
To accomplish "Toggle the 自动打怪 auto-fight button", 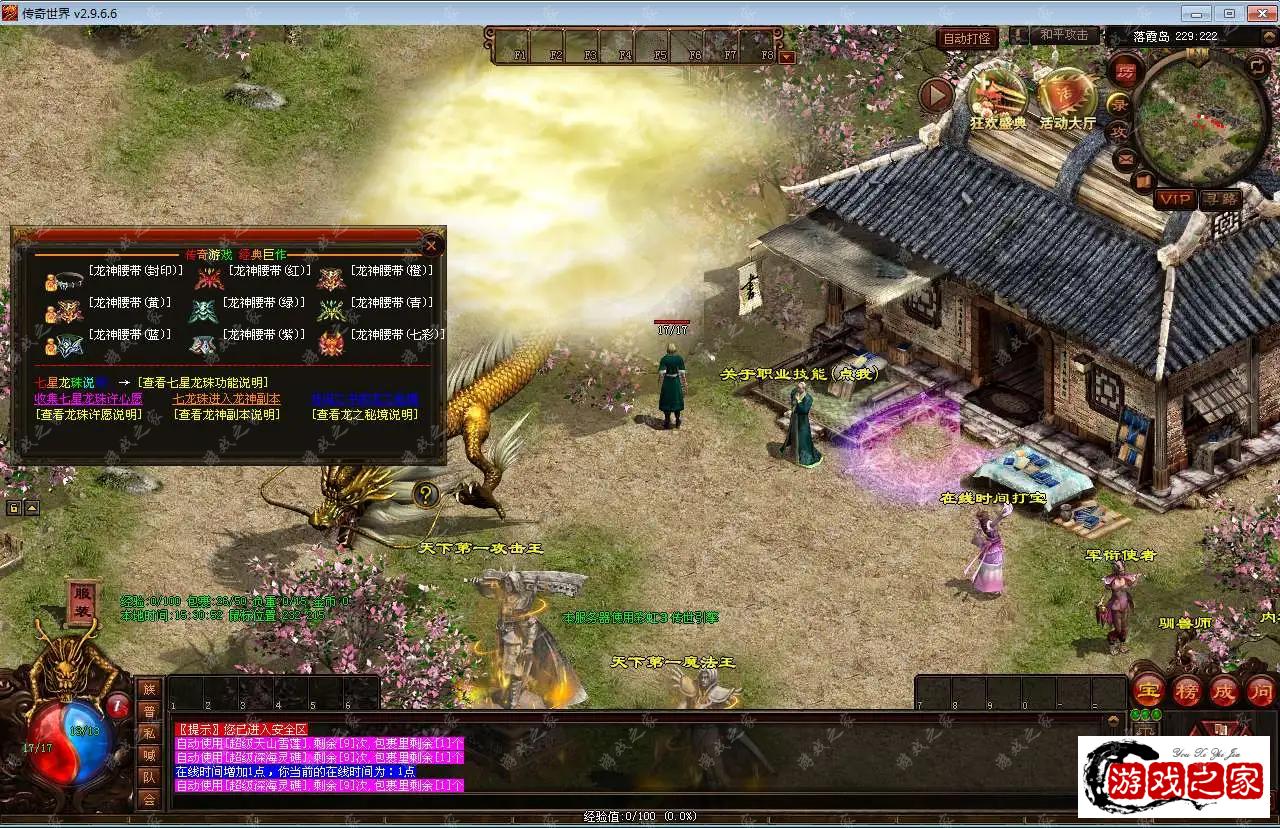I will pyautogui.click(x=967, y=39).
